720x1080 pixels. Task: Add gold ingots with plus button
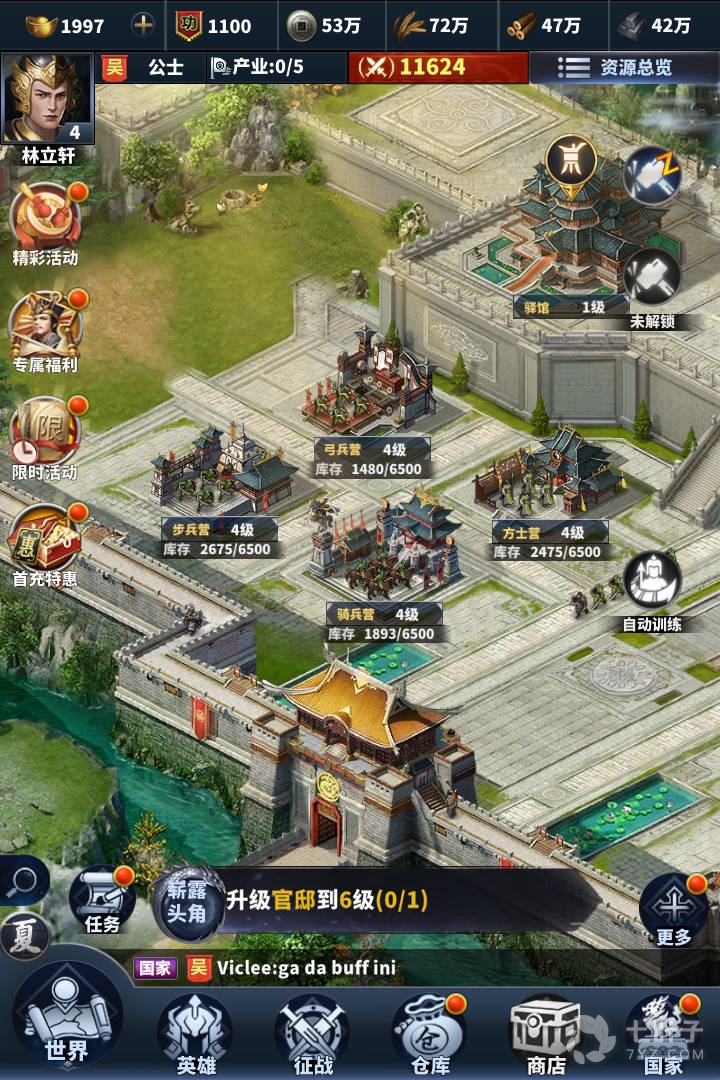point(144,25)
